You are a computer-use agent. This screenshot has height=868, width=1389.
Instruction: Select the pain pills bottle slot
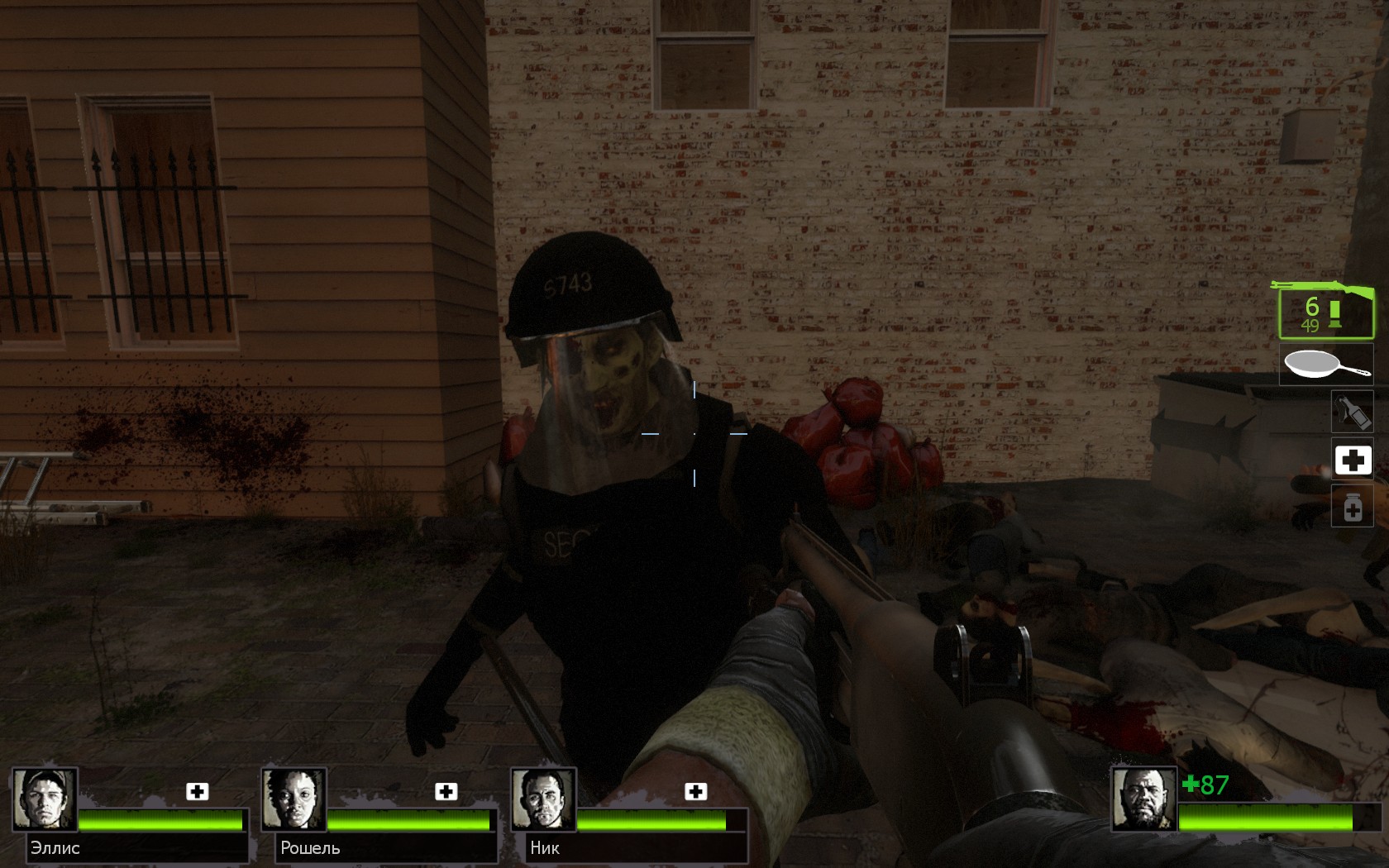(x=1353, y=507)
